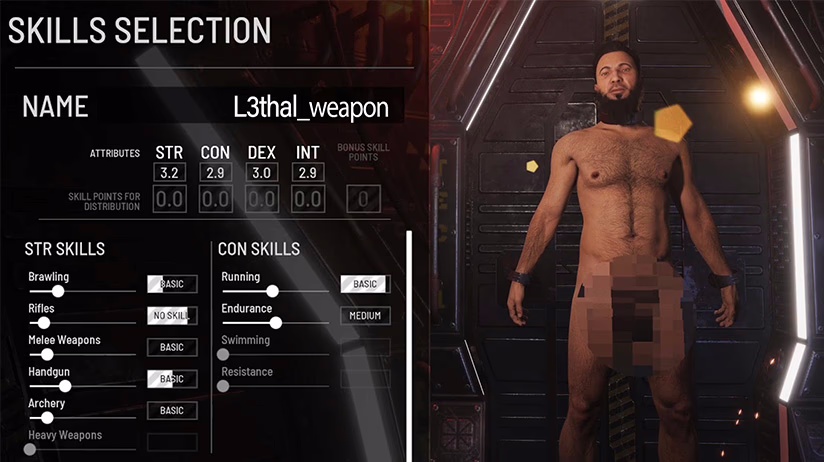Adjust the Rifles skill slider

(44, 323)
